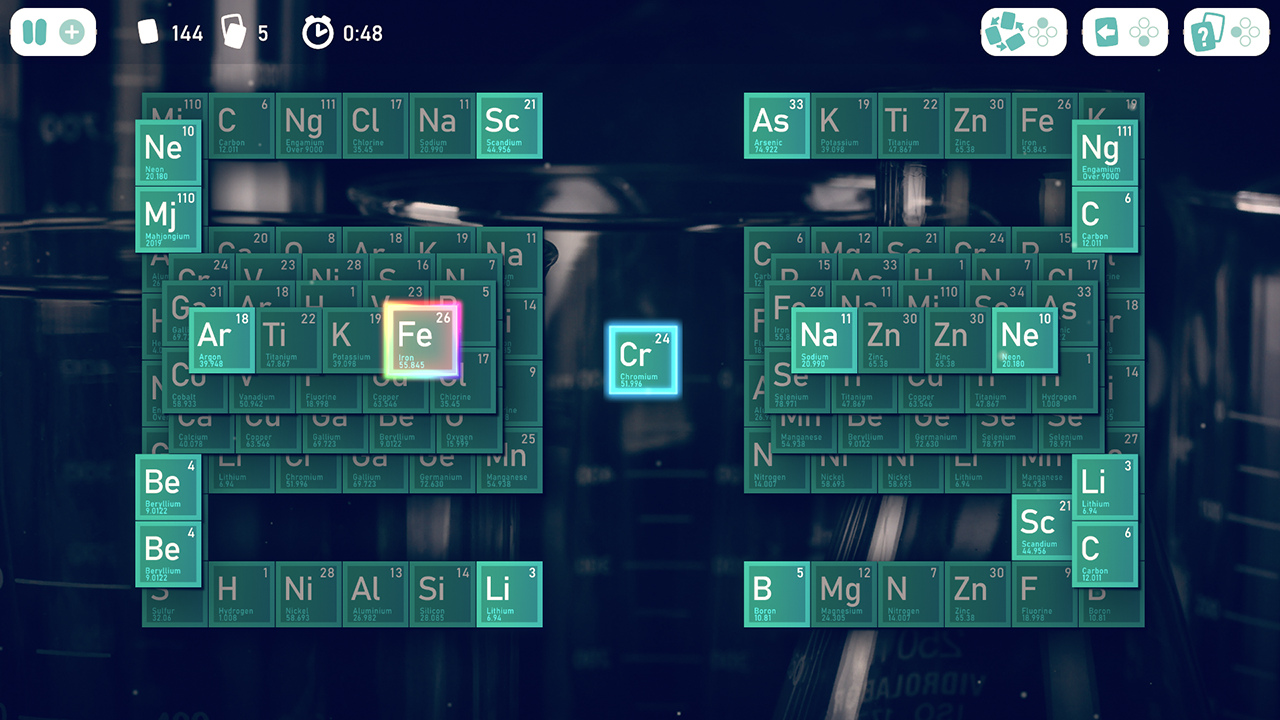Click the B Boron tile bottom right

pos(776,592)
